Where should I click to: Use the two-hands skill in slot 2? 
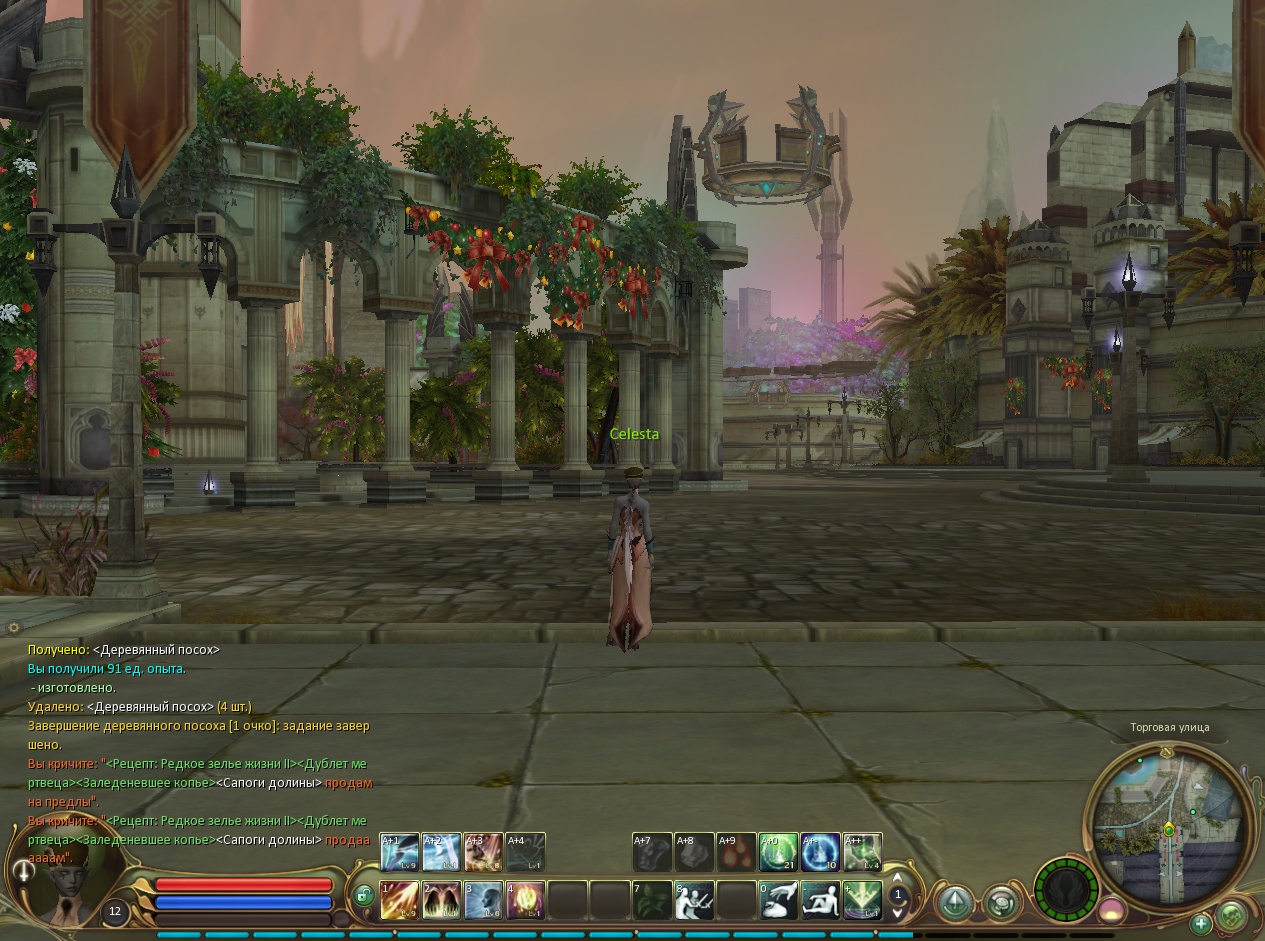tap(441, 900)
